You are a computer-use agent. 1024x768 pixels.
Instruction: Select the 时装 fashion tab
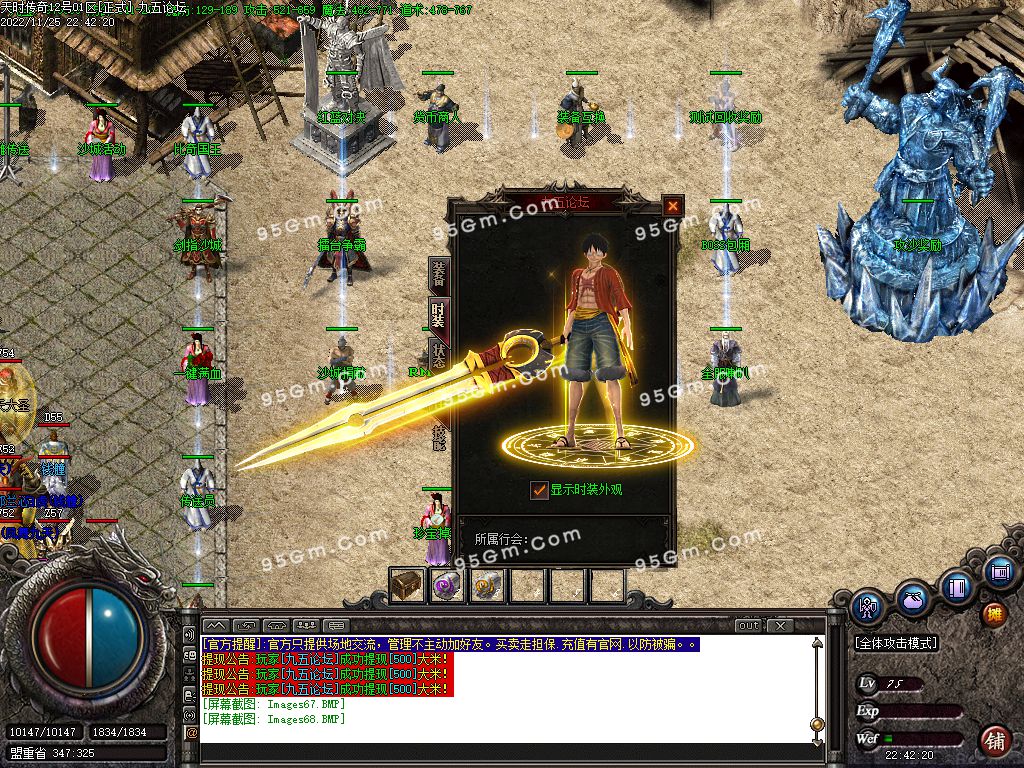coord(438,313)
